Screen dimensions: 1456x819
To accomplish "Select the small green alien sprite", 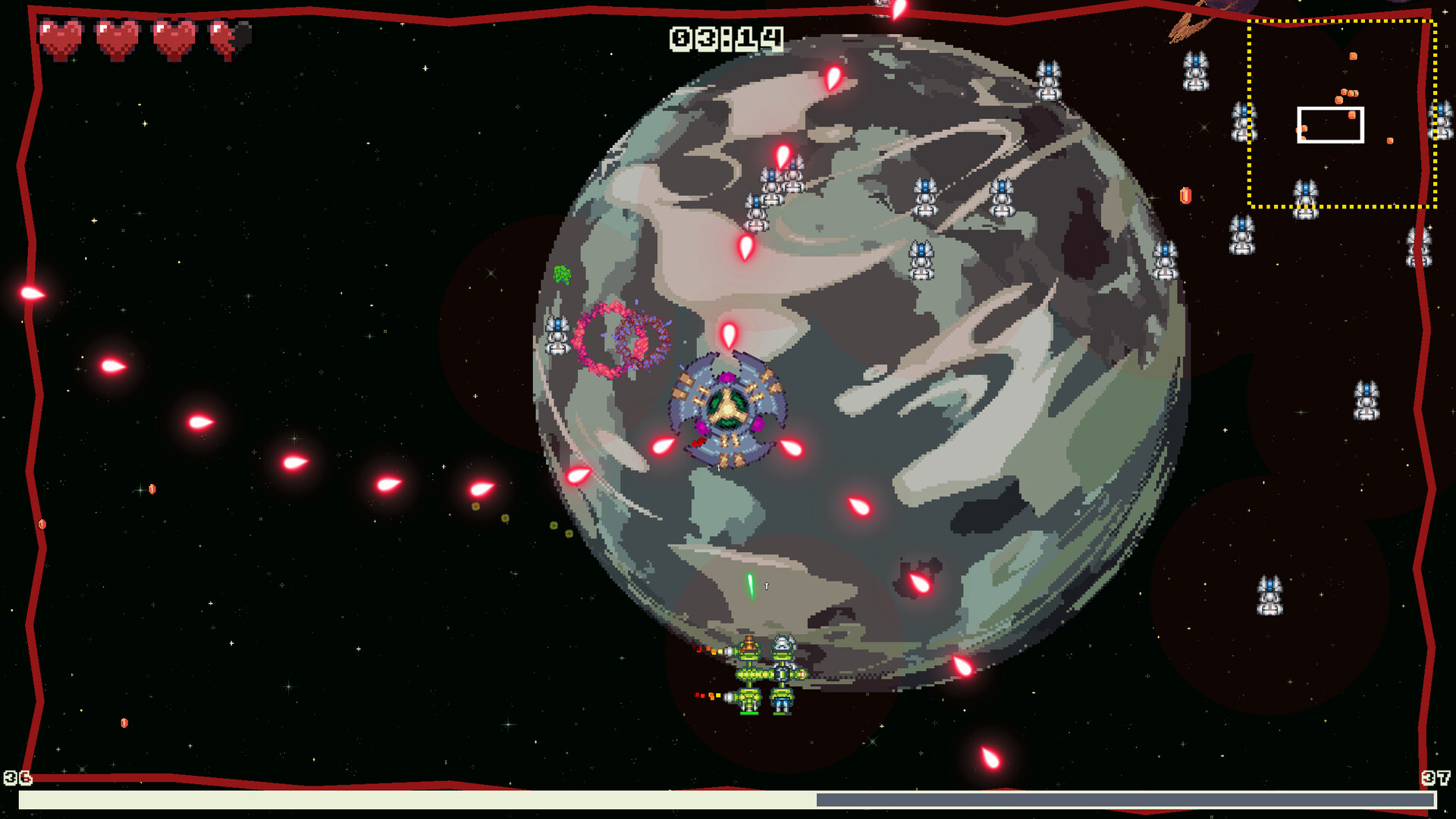I will (x=563, y=275).
